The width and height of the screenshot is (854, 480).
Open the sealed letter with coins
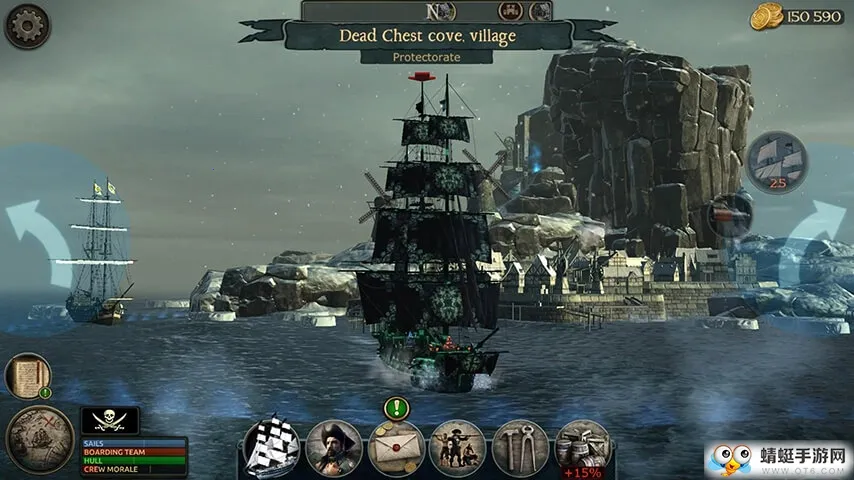coord(396,447)
